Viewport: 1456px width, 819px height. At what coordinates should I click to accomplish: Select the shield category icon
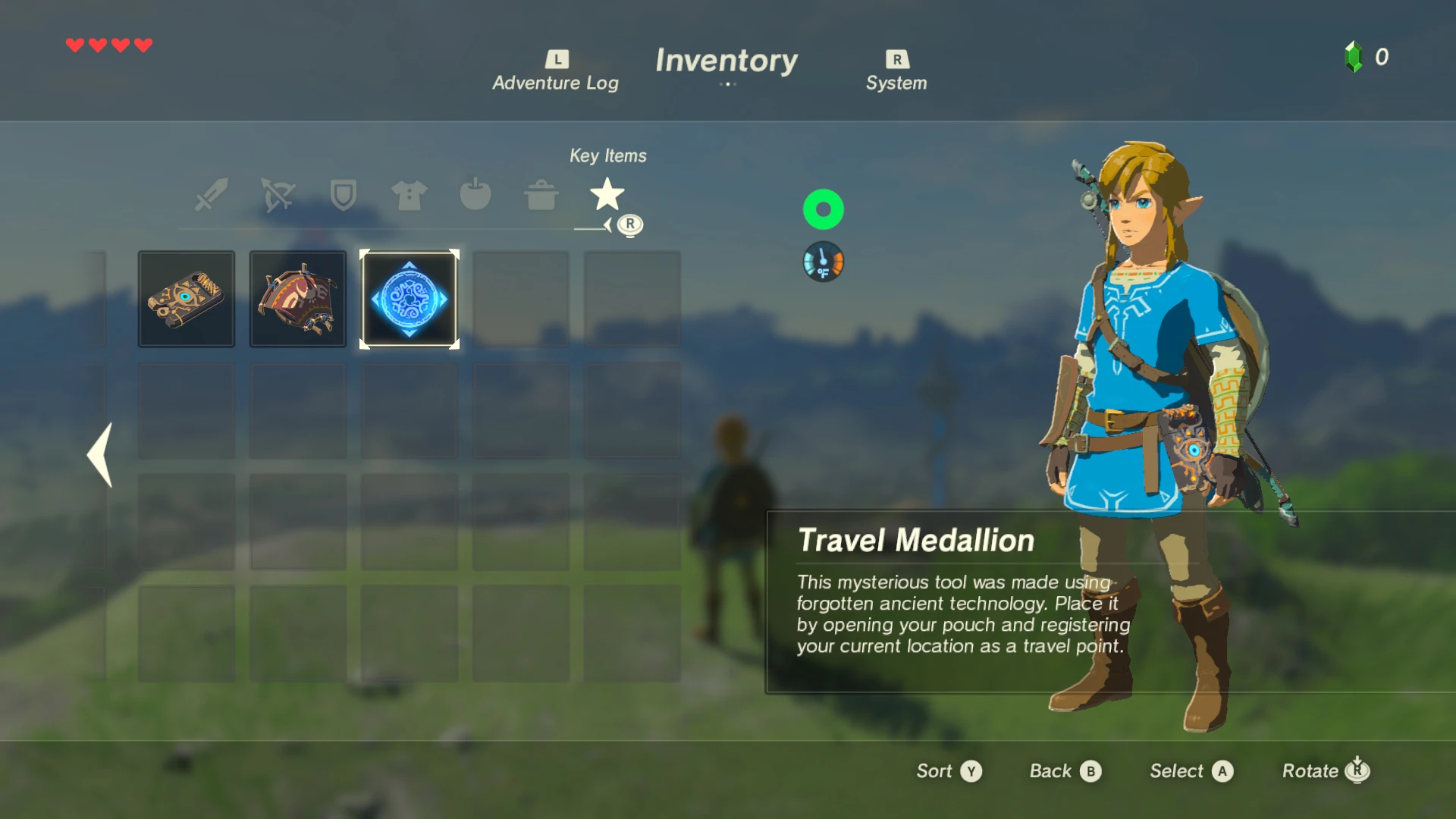tap(343, 195)
